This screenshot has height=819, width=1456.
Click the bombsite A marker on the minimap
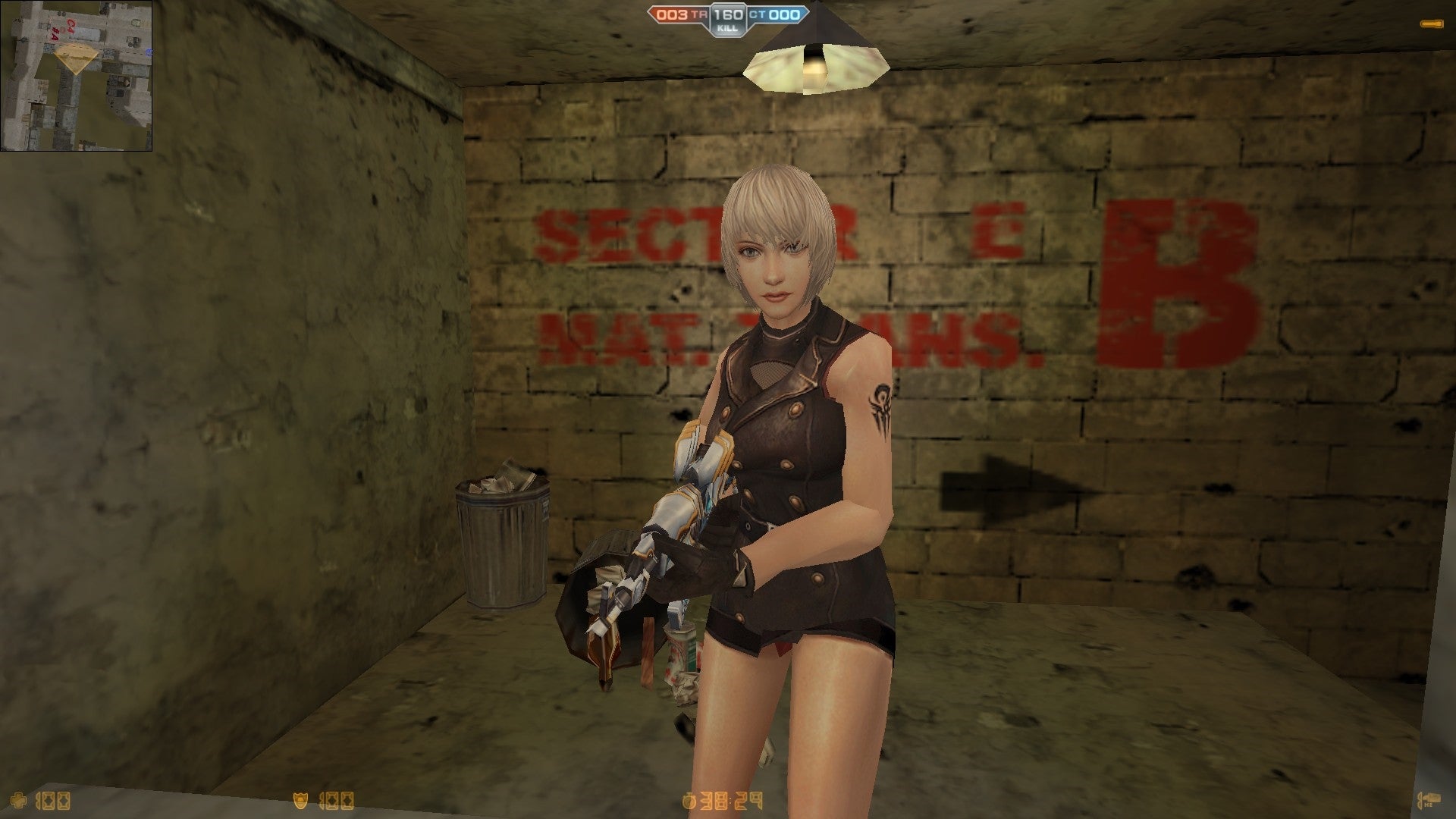pyautogui.click(x=56, y=35)
